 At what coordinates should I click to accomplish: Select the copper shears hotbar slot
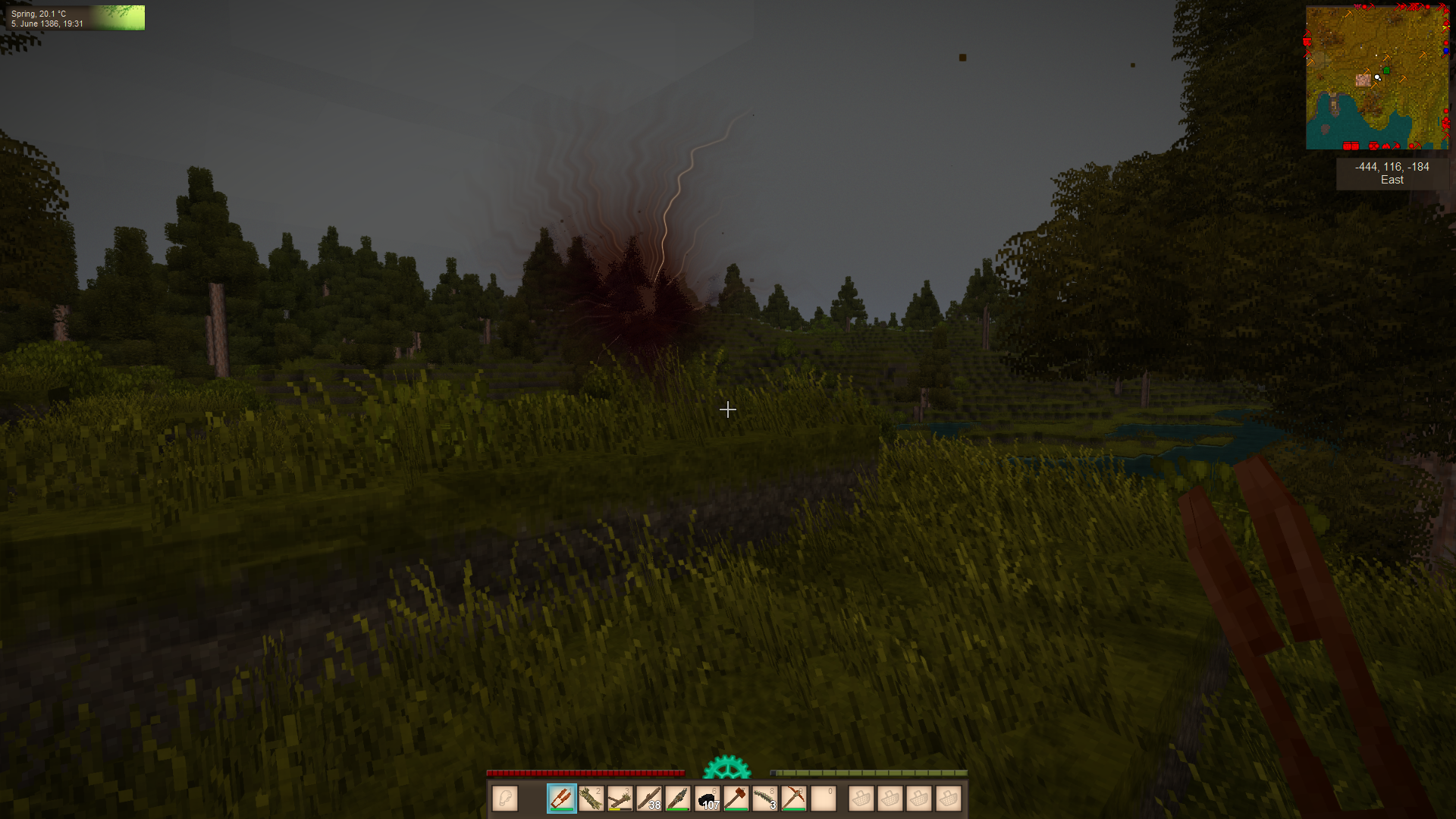tap(562, 799)
